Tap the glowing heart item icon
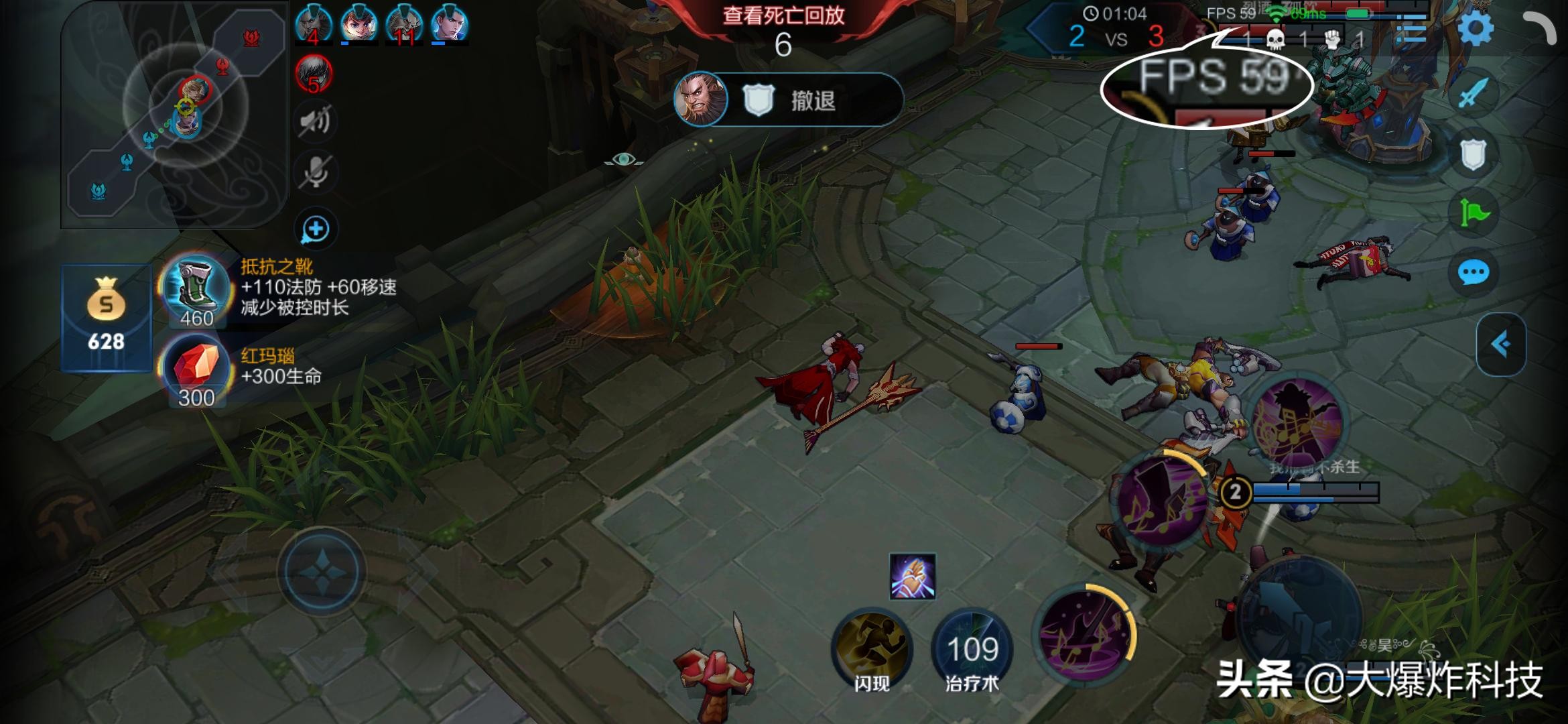Image resolution: width=1568 pixels, height=724 pixels. (x=912, y=576)
